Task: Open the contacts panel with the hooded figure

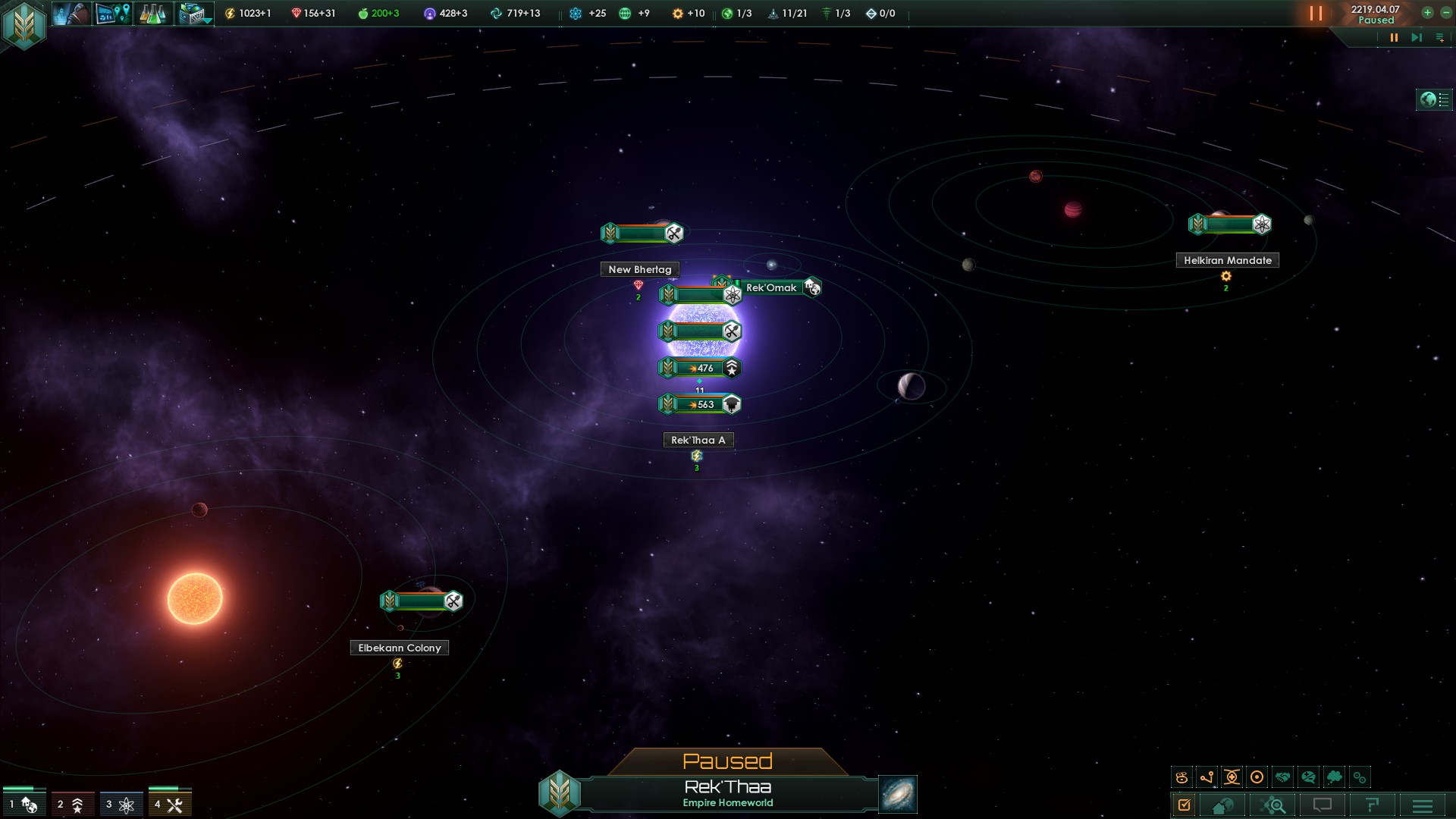Action: (71, 14)
